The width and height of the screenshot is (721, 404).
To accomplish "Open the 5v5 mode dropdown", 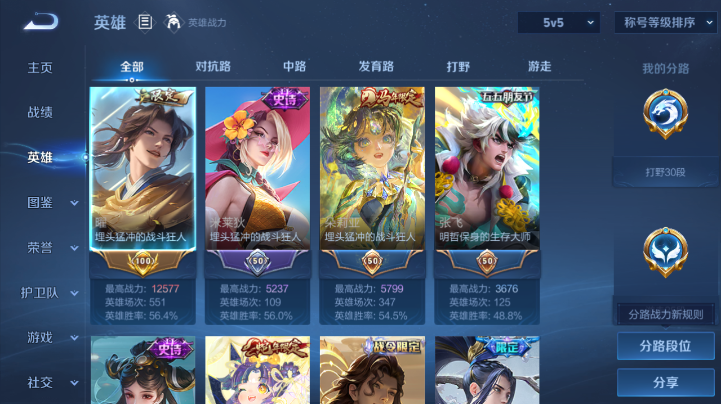I will coord(558,22).
